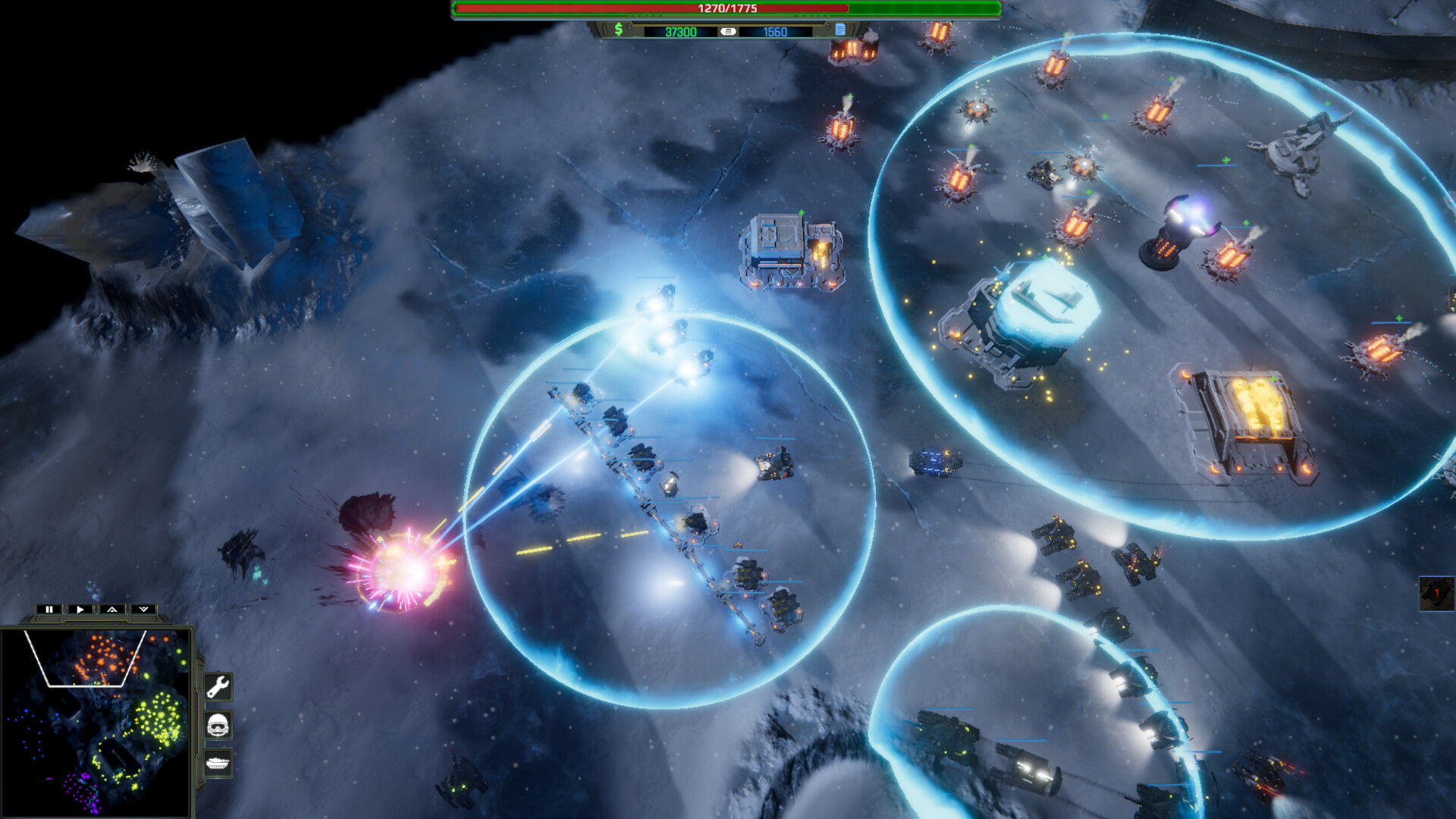Click the white credits pill icon between counters
Image resolution: width=1456 pixels, height=819 pixels.
(x=727, y=30)
